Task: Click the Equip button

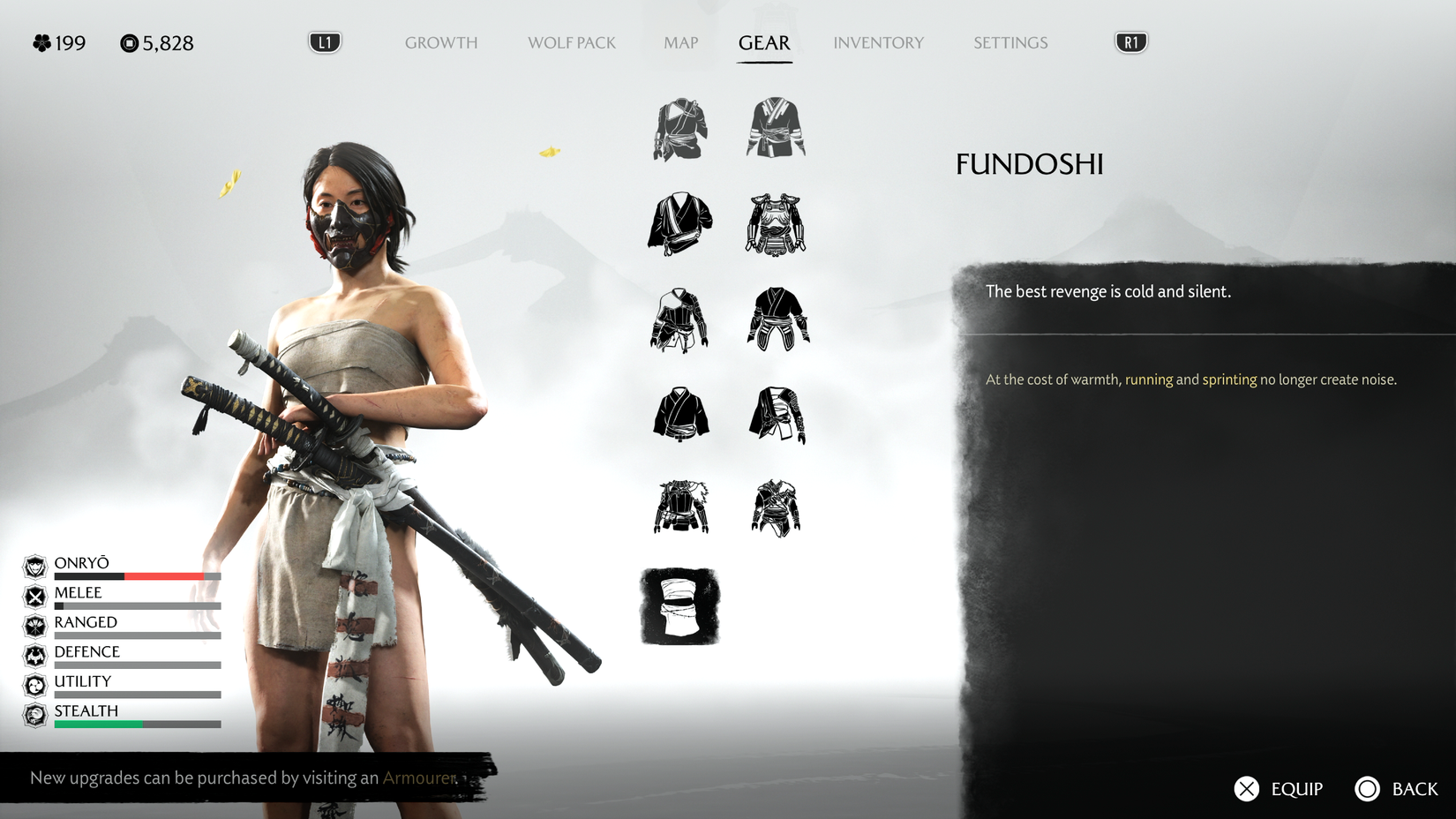Action: (x=1279, y=788)
